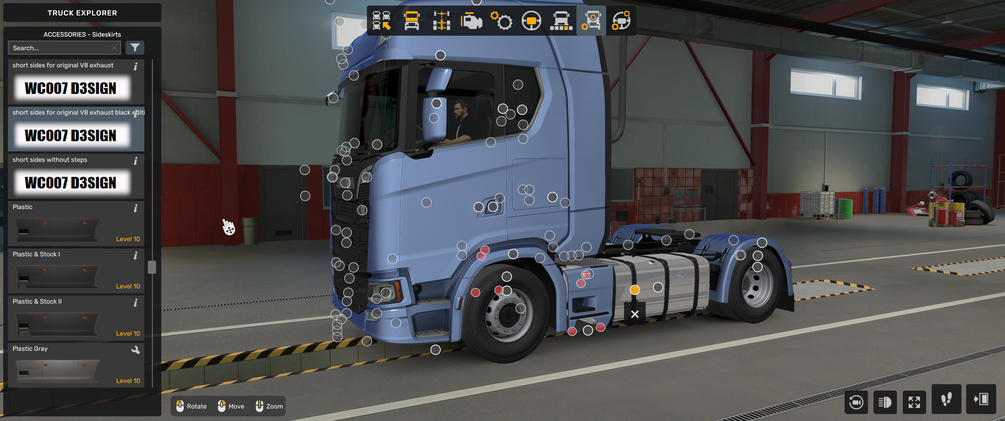The image size is (1005, 421).
Task: Open the transmission gears category
Action: [x=501, y=20]
